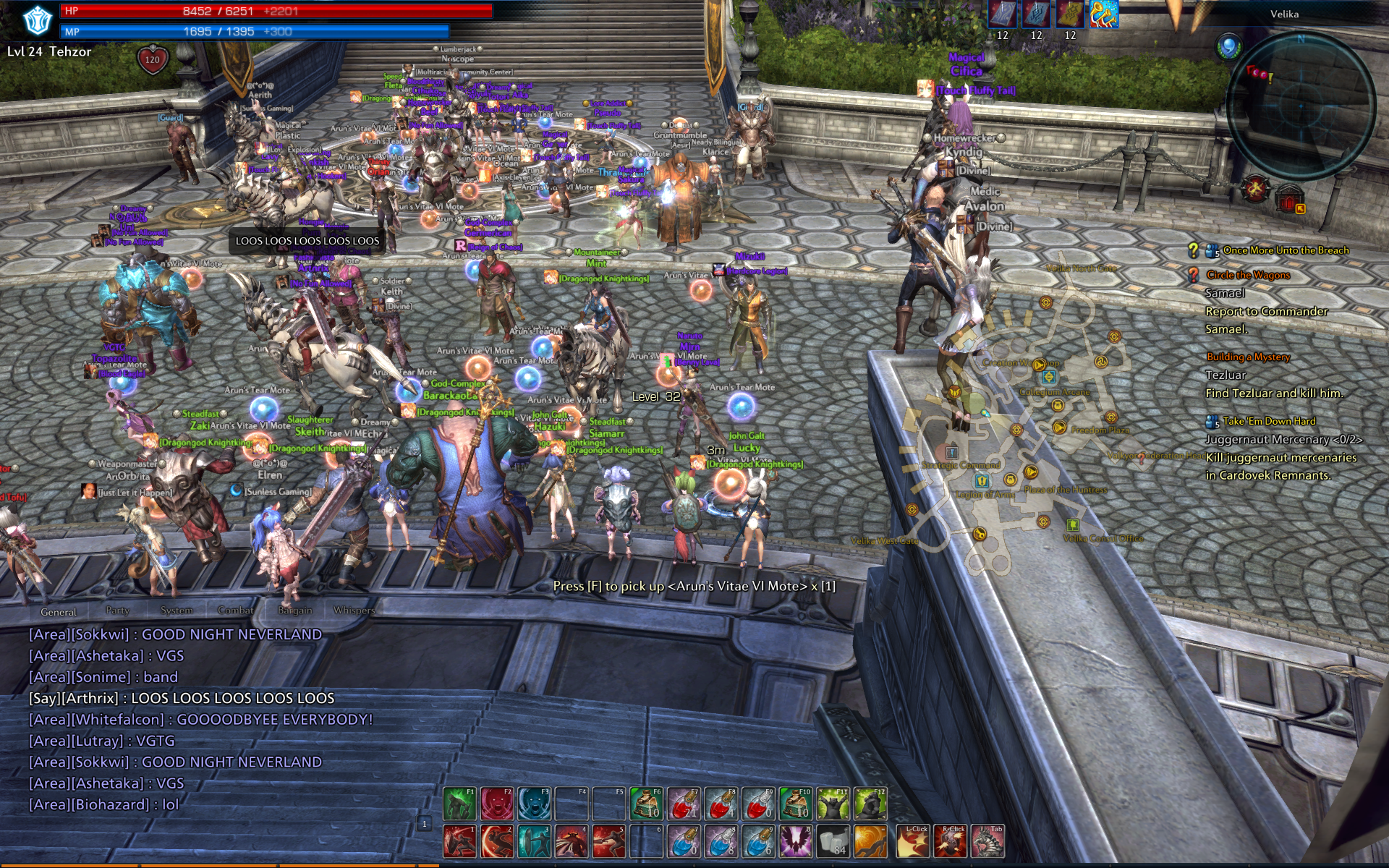The height and width of the screenshot is (868, 1389).
Task: Switch to the Whispers chat tab
Action: pos(354,610)
